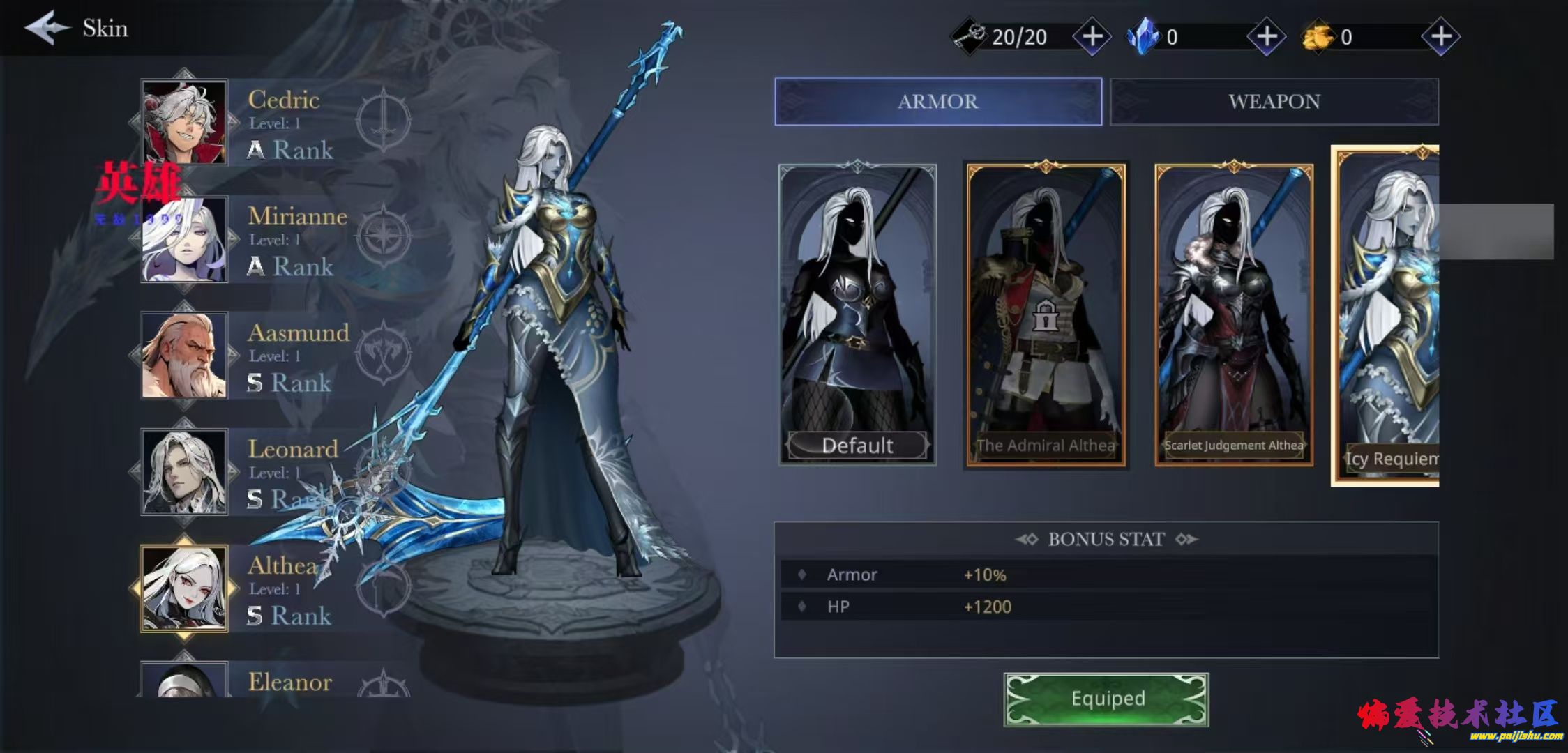Viewport: 1568px width, 753px height.
Task: Switch to the WEAPON tab
Action: click(x=1274, y=102)
